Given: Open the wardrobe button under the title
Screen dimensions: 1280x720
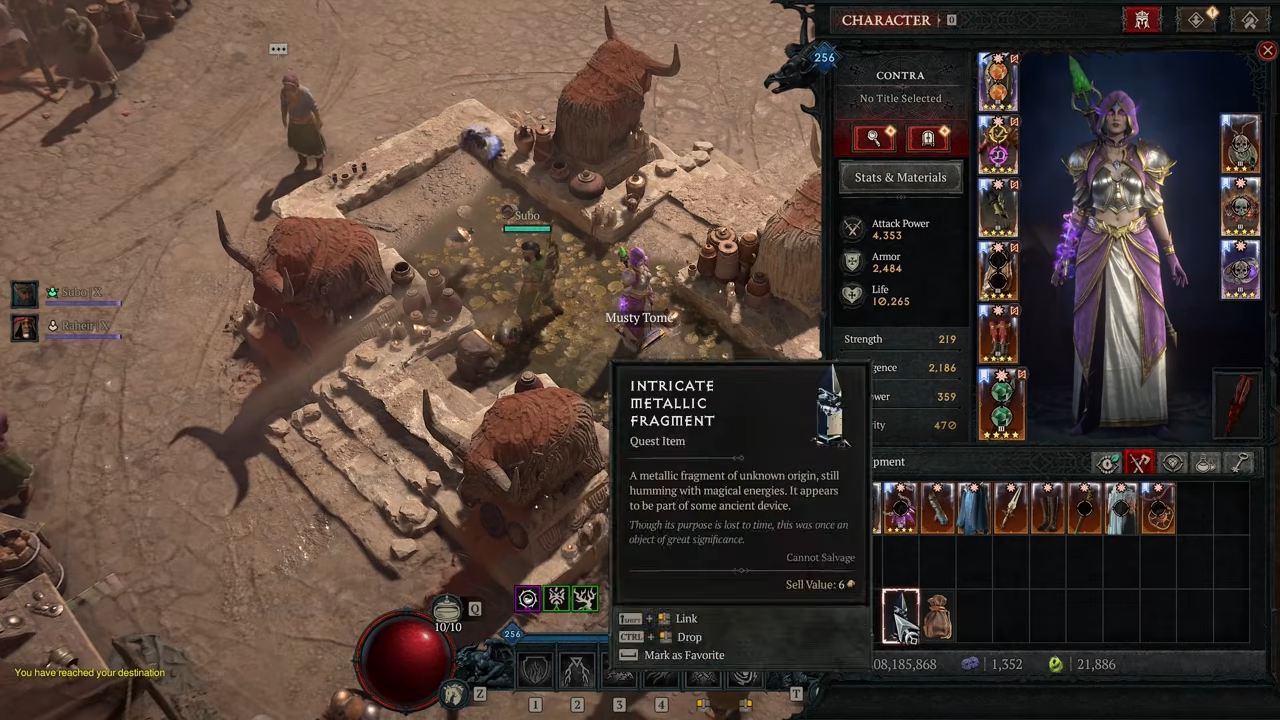Looking at the screenshot, I should tap(928, 138).
